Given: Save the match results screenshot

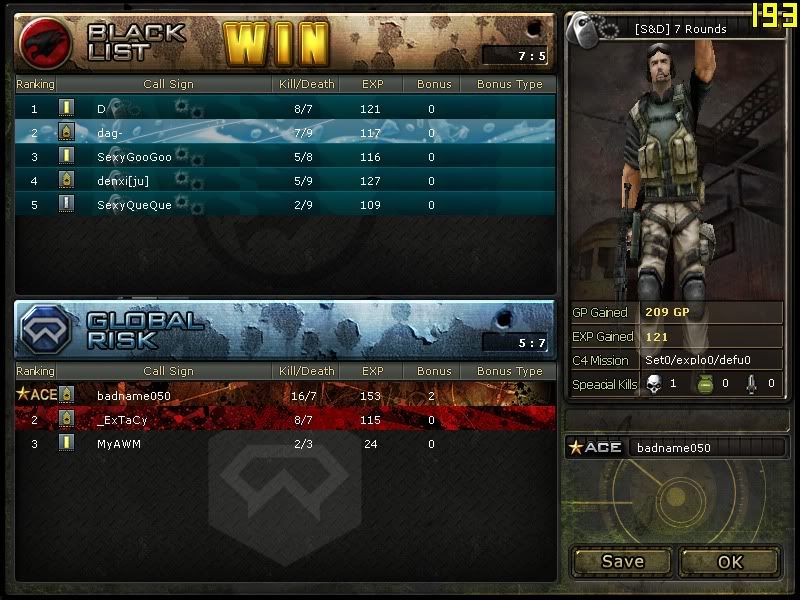Looking at the screenshot, I should [622, 561].
